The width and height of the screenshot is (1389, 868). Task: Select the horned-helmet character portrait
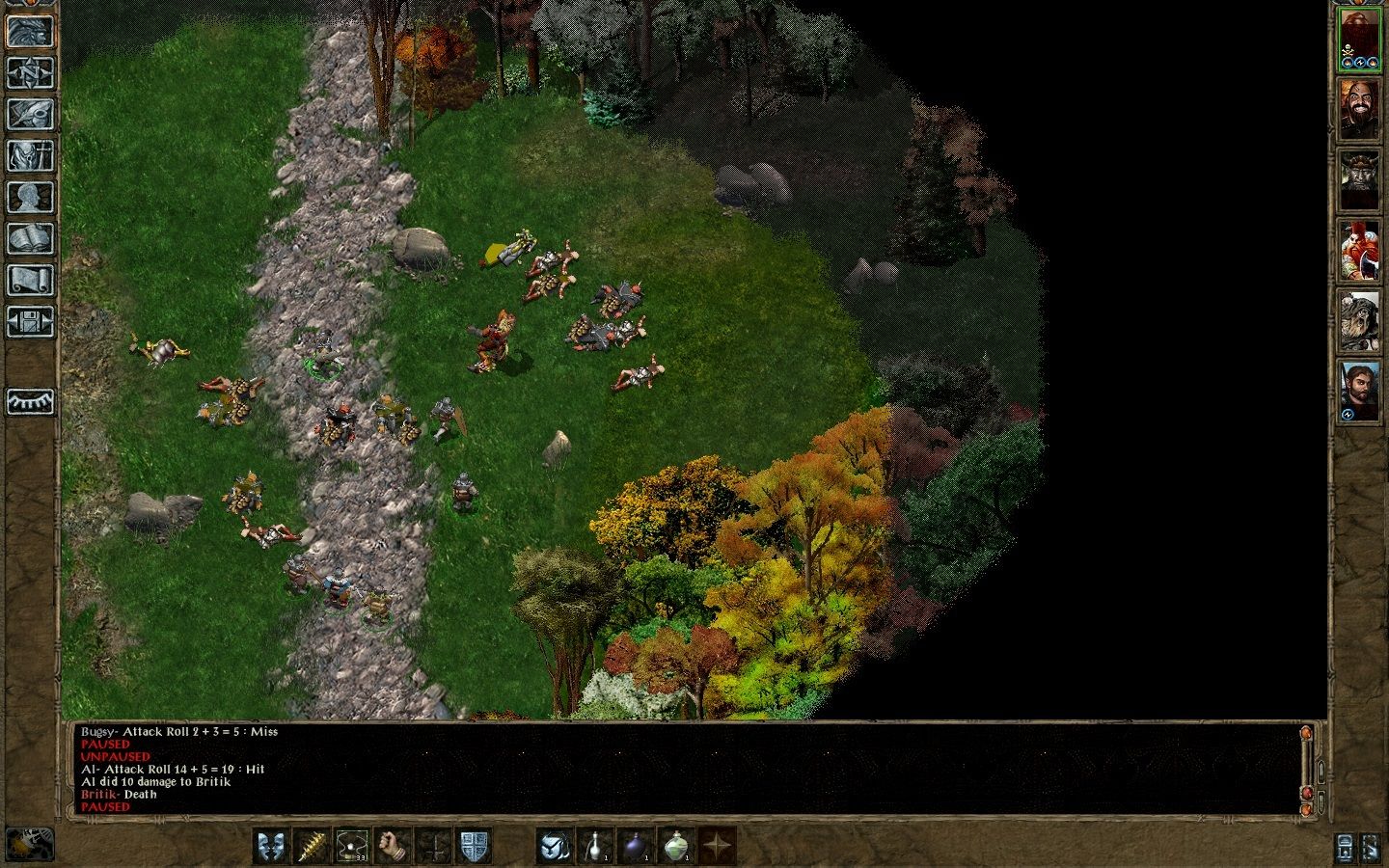pos(1358,179)
